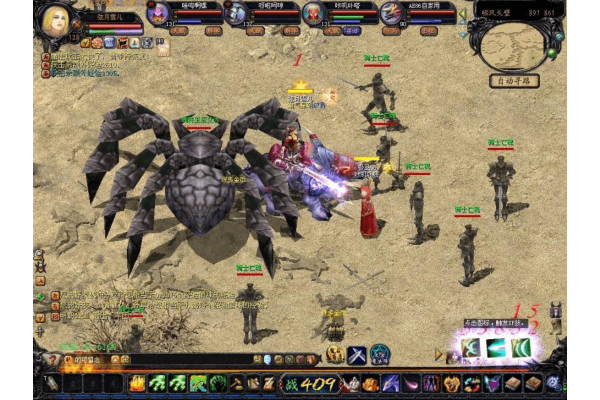
Task: Click the 自动寻路 auto-pathfinding button
Action: (514, 81)
